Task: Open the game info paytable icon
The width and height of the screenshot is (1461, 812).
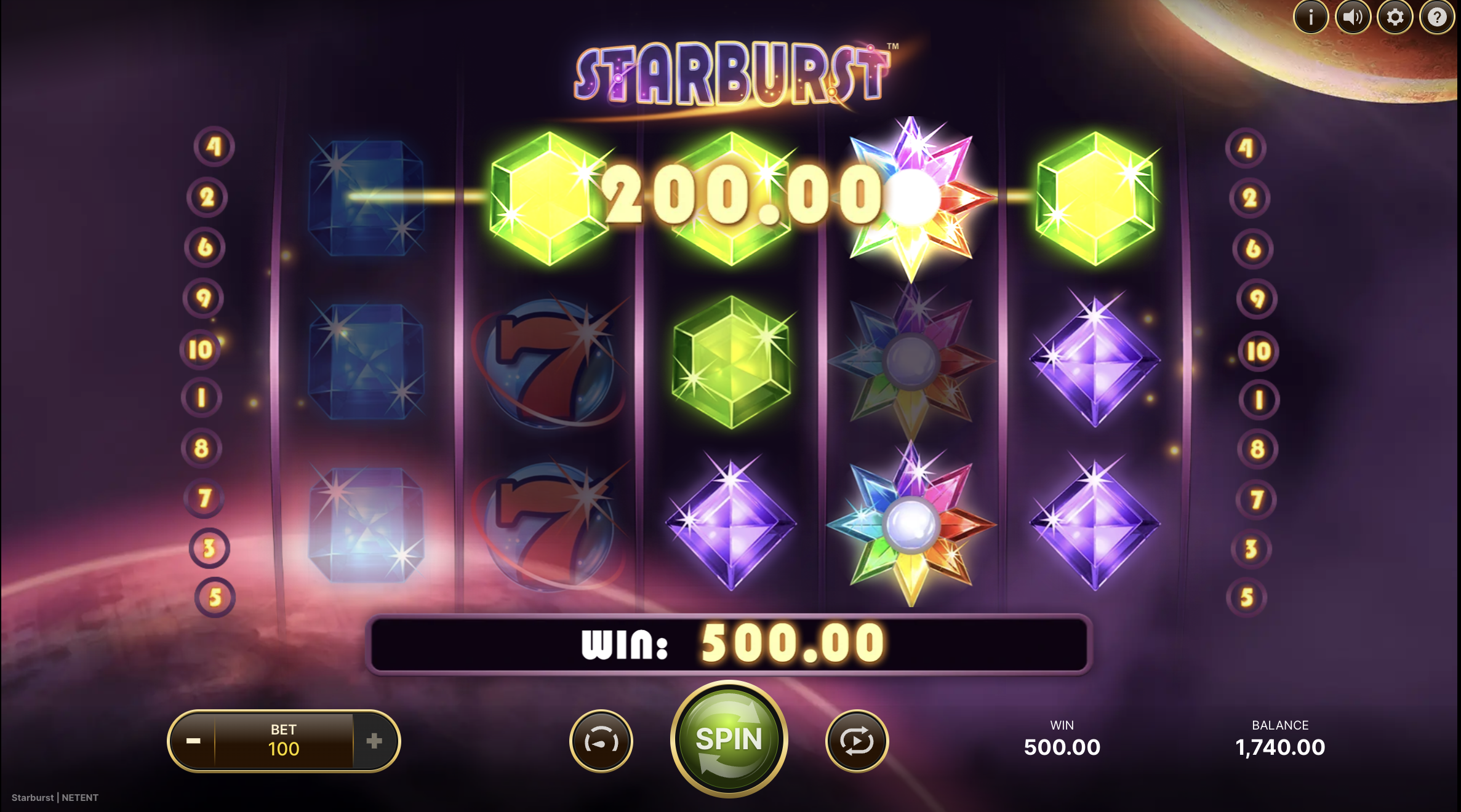Action: tap(1311, 17)
